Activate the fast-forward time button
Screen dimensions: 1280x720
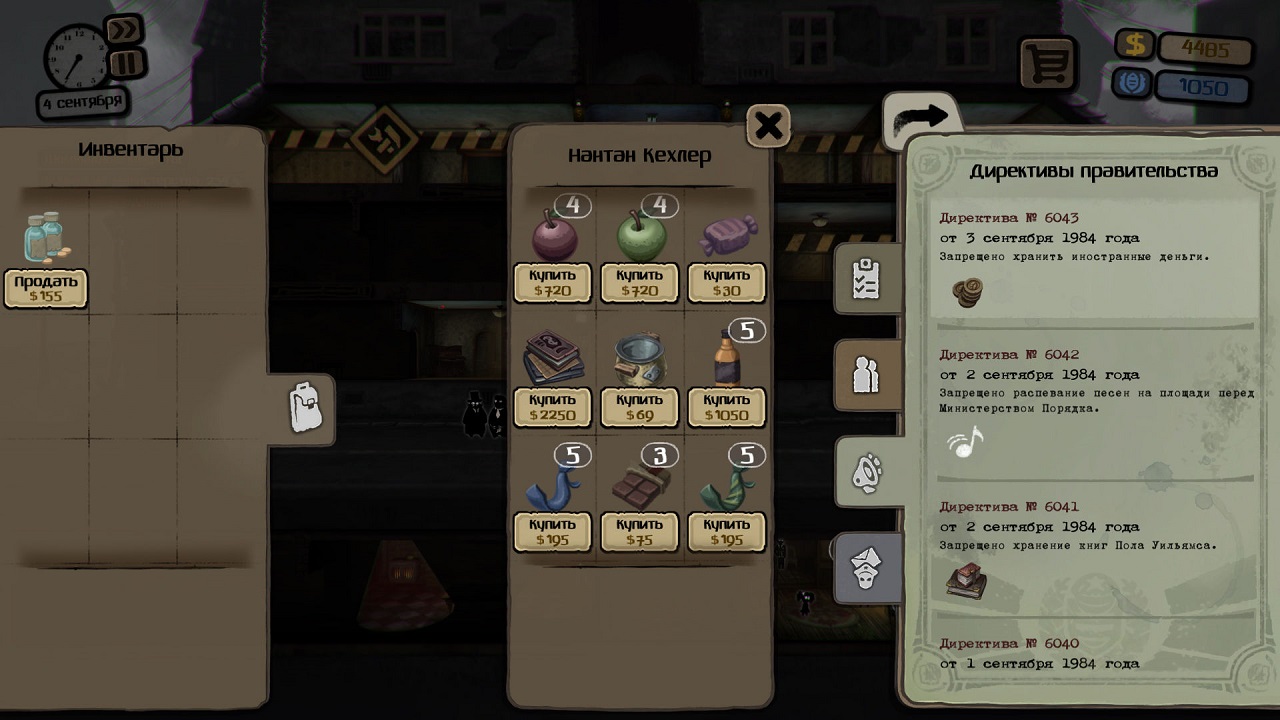click(124, 30)
